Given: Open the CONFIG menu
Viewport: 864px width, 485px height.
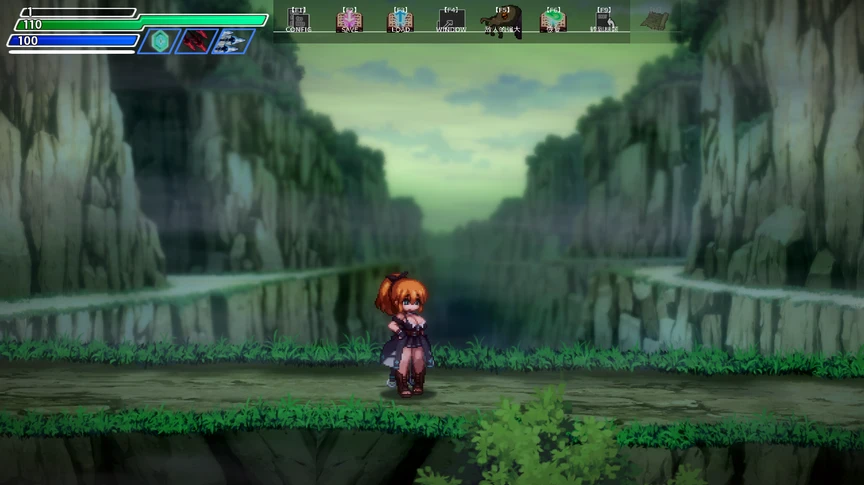Looking at the screenshot, I should (298, 20).
